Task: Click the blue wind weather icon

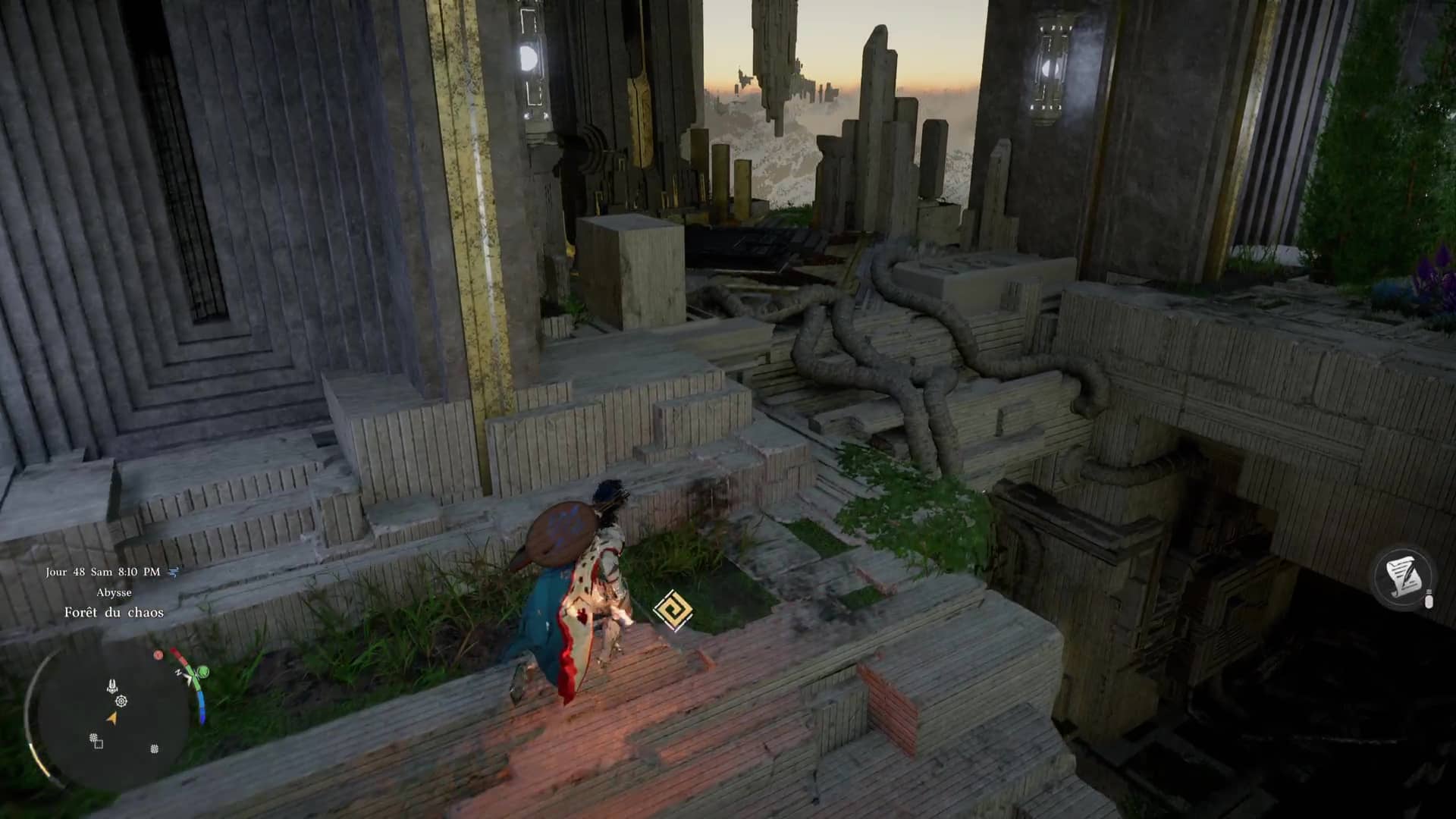Action: [173, 572]
